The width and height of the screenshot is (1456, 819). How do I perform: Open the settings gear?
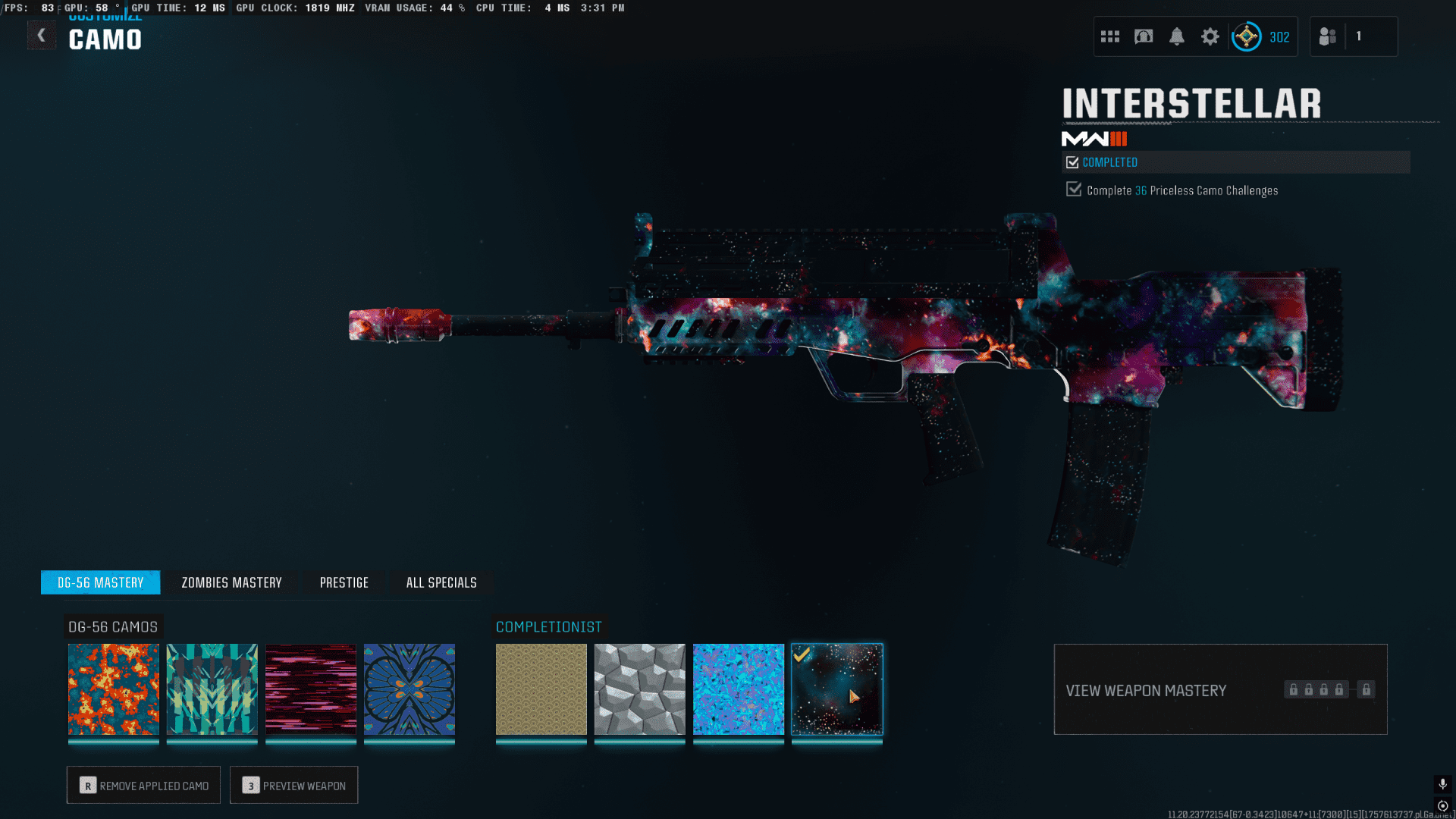1210,36
